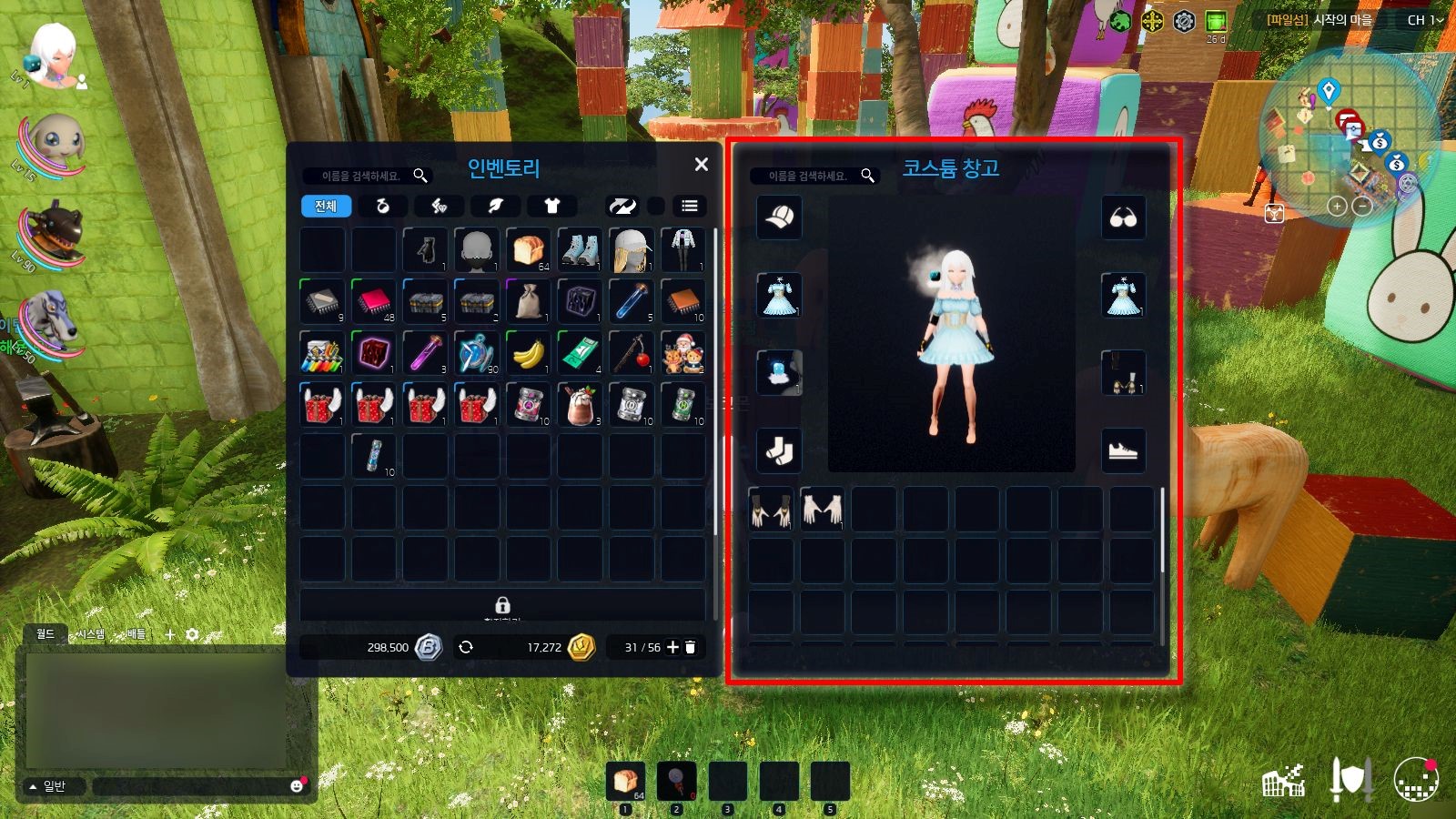Click the inventory name search field
The width and height of the screenshot is (1456, 819).
click(361, 176)
